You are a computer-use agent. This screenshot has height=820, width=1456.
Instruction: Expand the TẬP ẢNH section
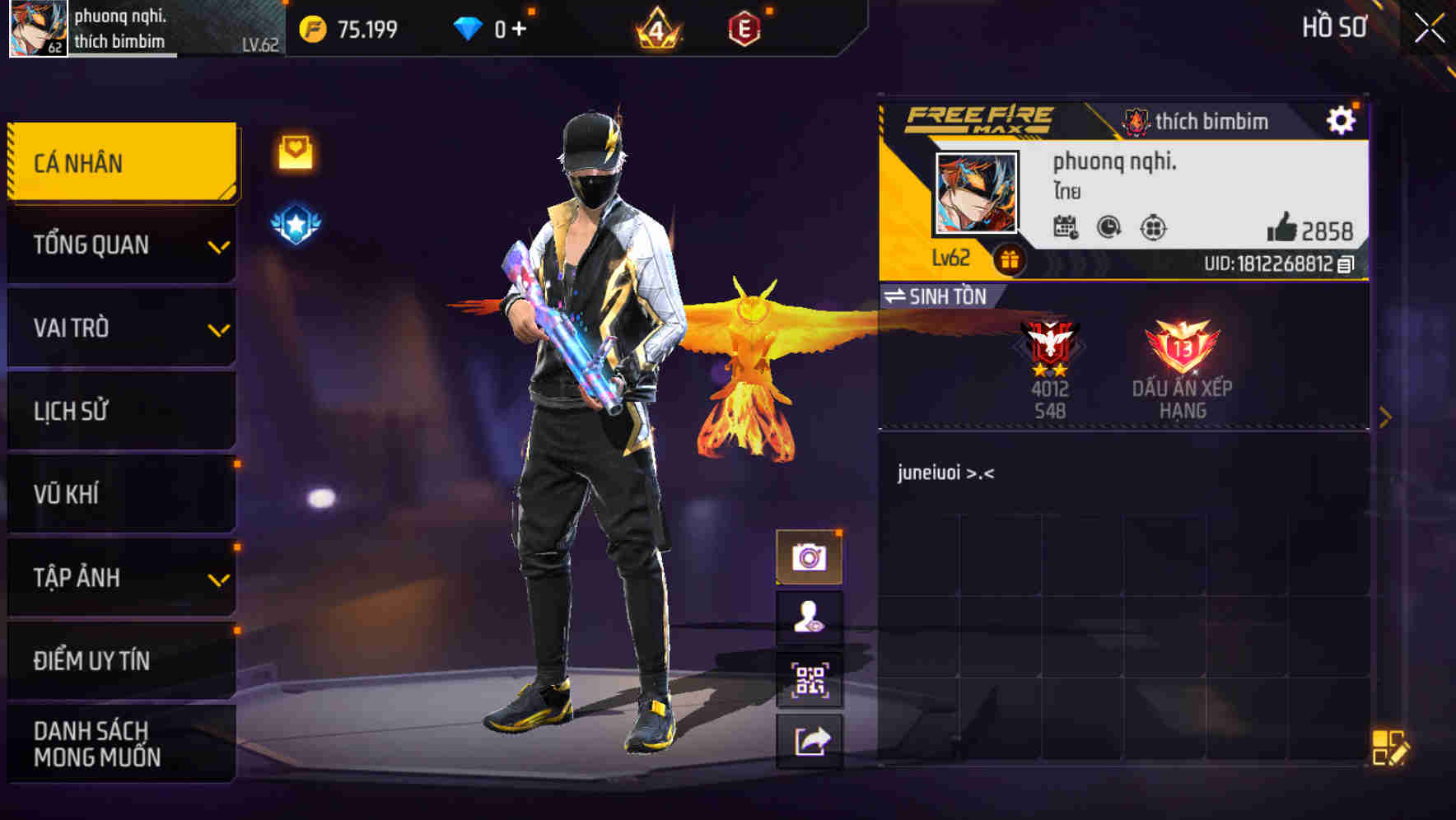(119, 578)
